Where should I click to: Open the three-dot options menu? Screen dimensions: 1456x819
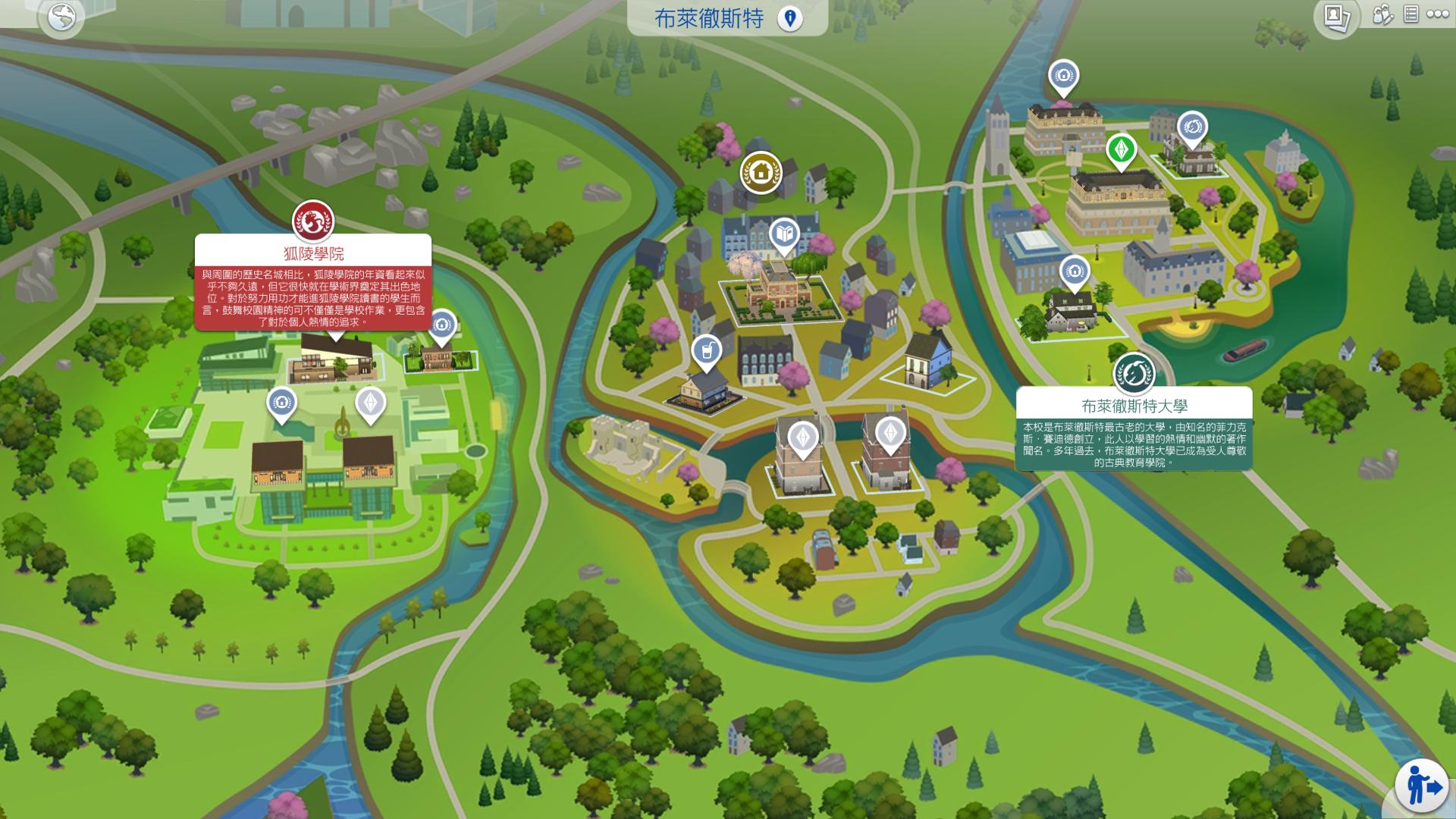click(x=1436, y=14)
